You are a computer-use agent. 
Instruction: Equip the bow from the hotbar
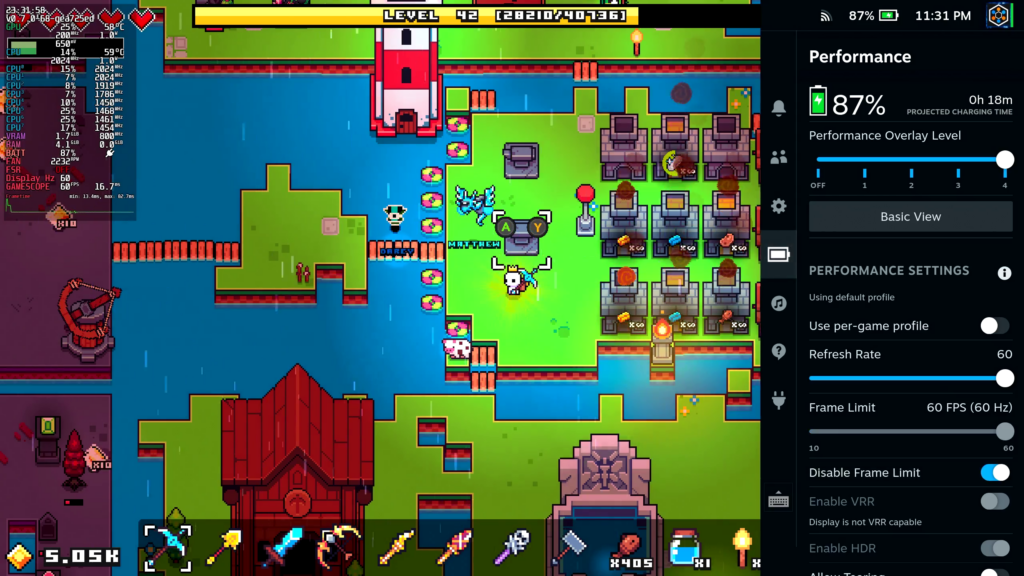tap(339, 547)
